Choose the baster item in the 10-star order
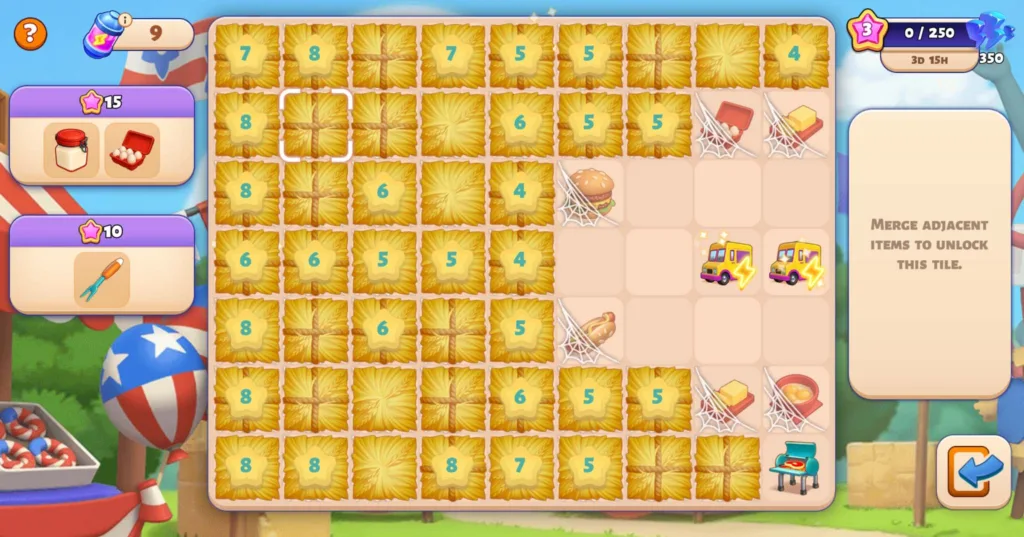Image resolution: width=1024 pixels, height=537 pixels. [101, 279]
